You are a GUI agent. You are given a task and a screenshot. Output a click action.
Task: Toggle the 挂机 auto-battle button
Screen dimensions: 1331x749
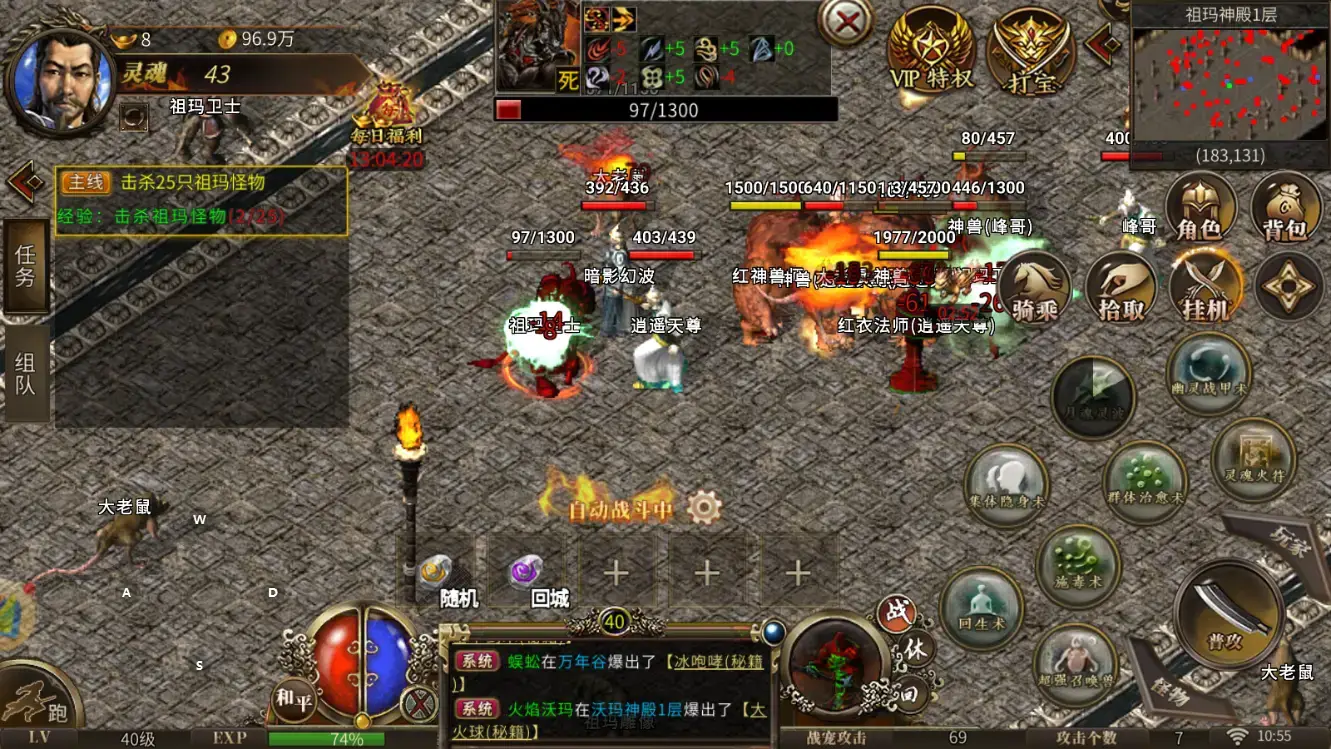[1205, 288]
